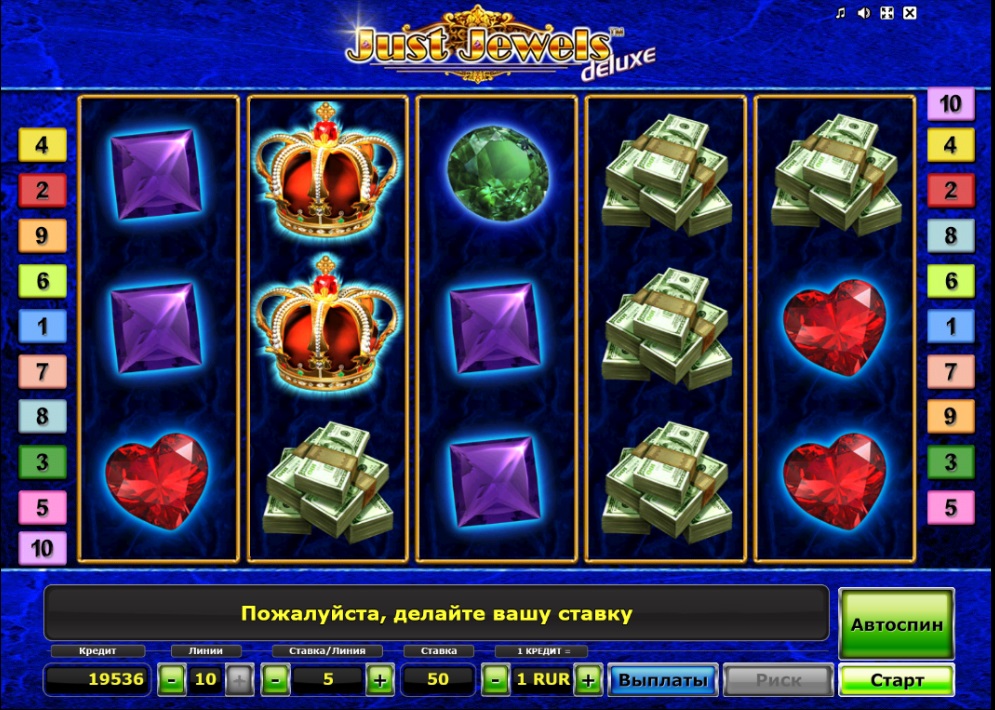Start the spin with the Старт button

pos(896,680)
